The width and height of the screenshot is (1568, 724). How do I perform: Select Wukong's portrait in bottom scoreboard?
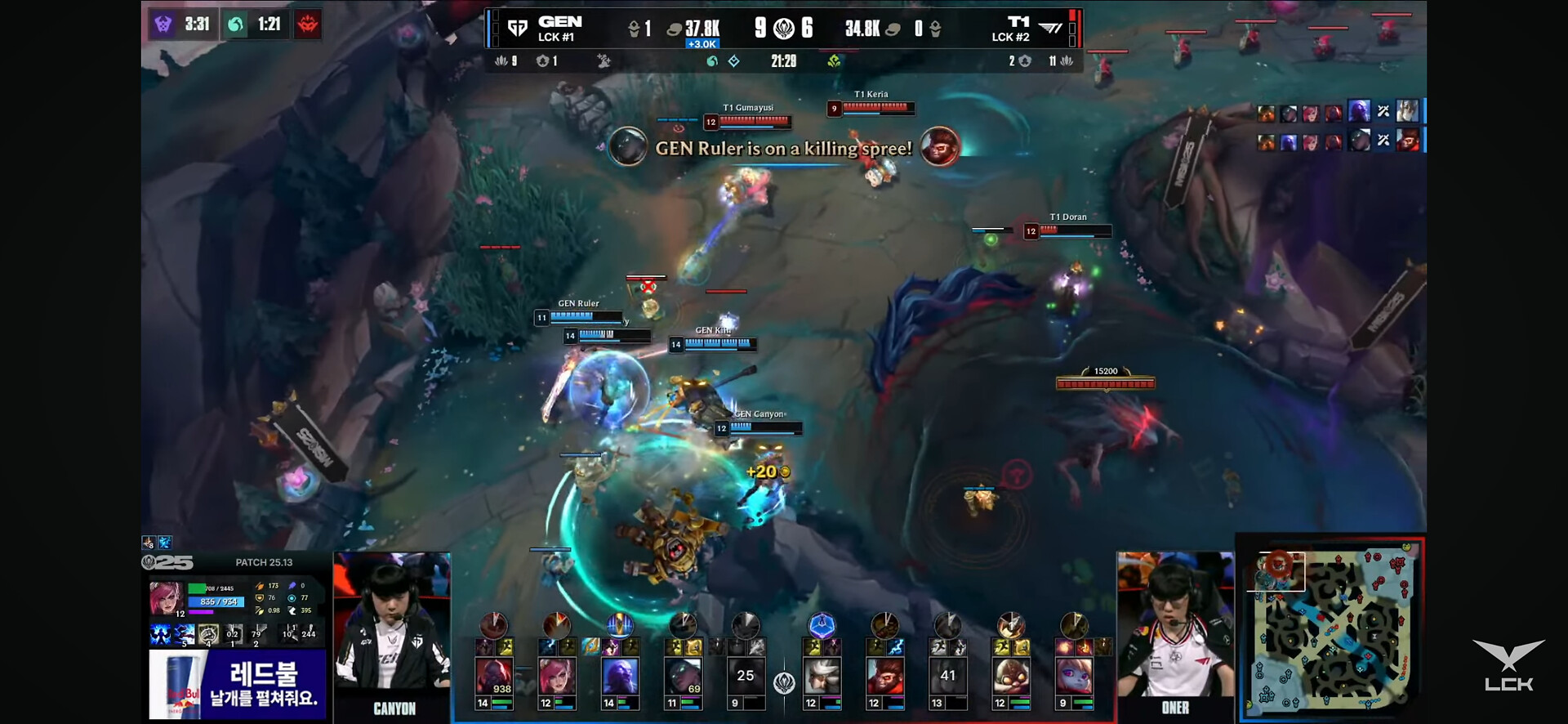(884, 677)
